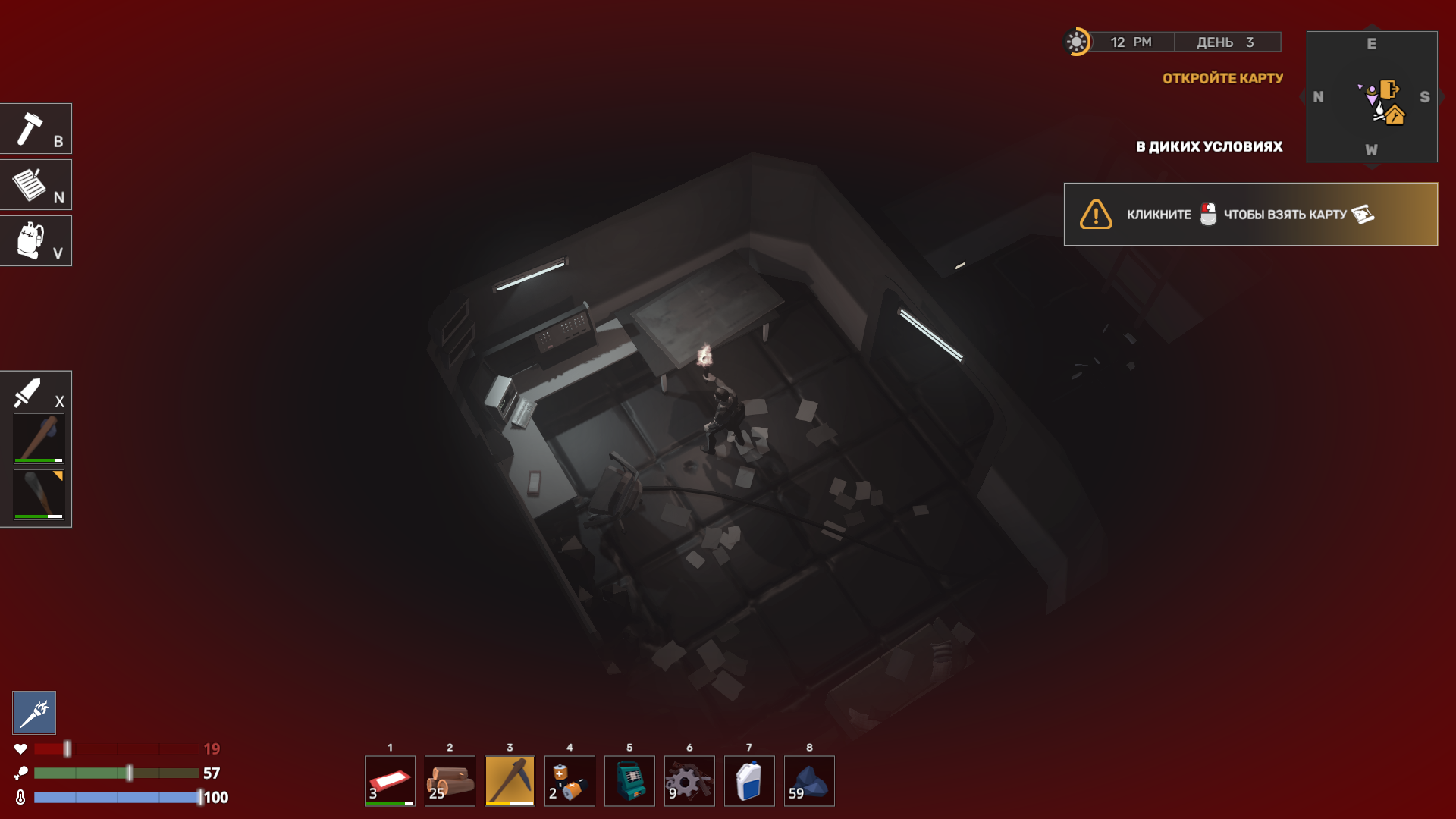Click the sun time-of-day icon
The height and width of the screenshot is (819, 1456).
(1076, 42)
